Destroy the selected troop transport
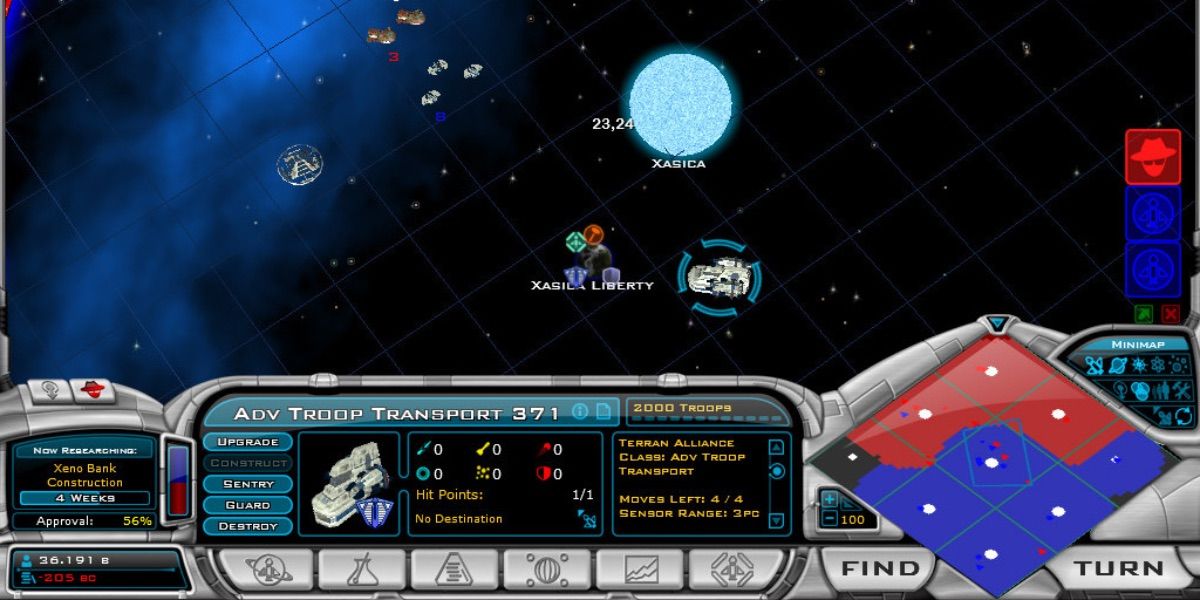 (247, 526)
